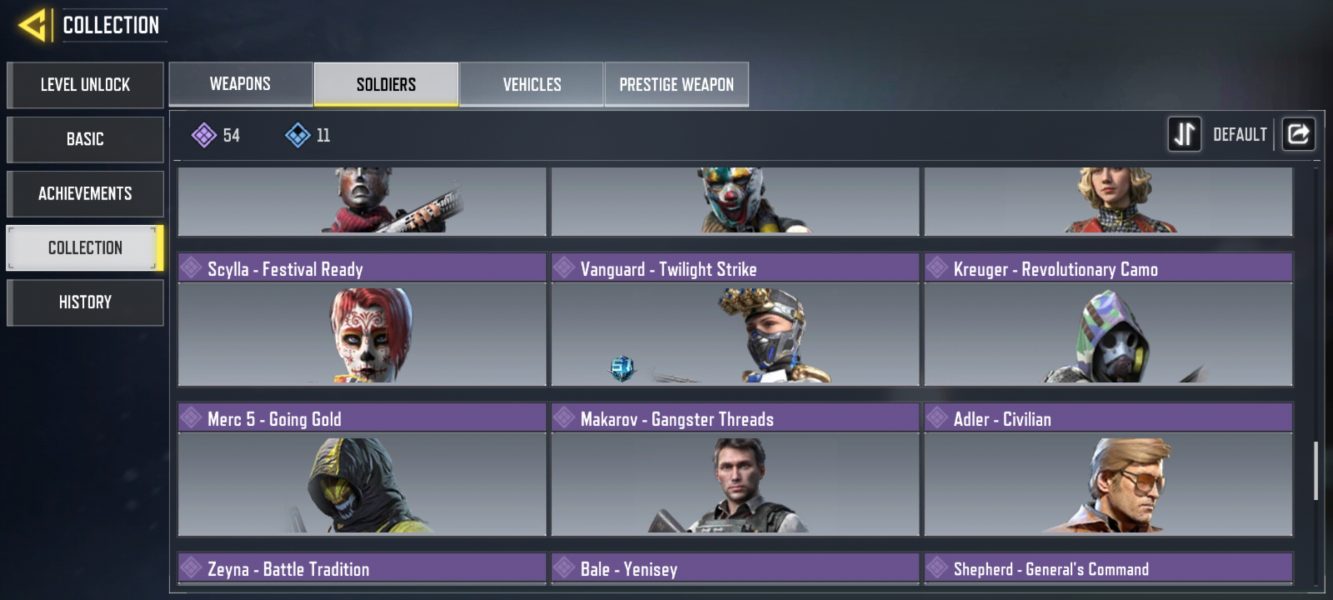Select the Collection menu entry
The height and width of the screenshot is (600, 1333).
(85, 247)
